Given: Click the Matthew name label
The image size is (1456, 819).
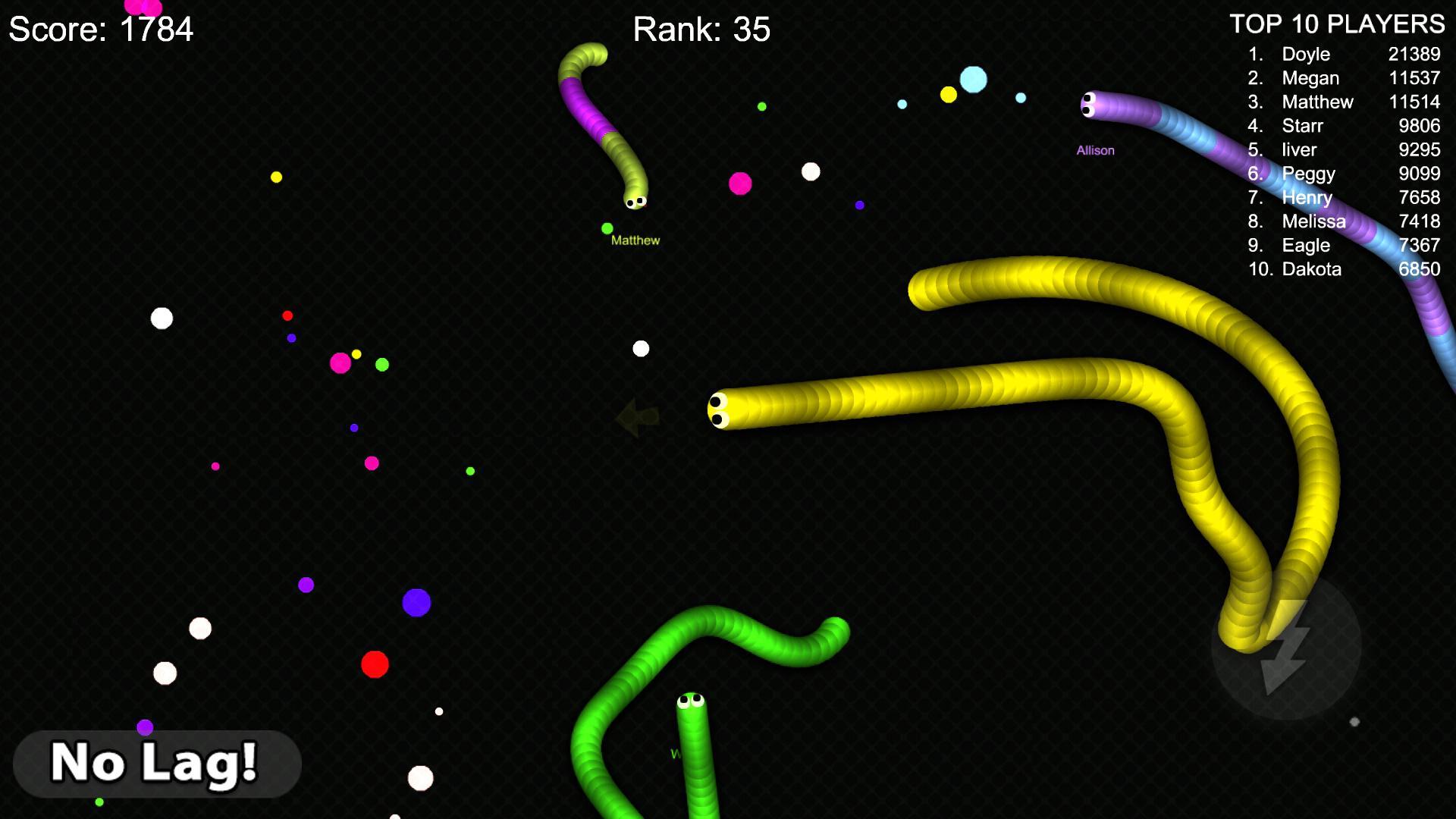Looking at the screenshot, I should click(x=635, y=240).
